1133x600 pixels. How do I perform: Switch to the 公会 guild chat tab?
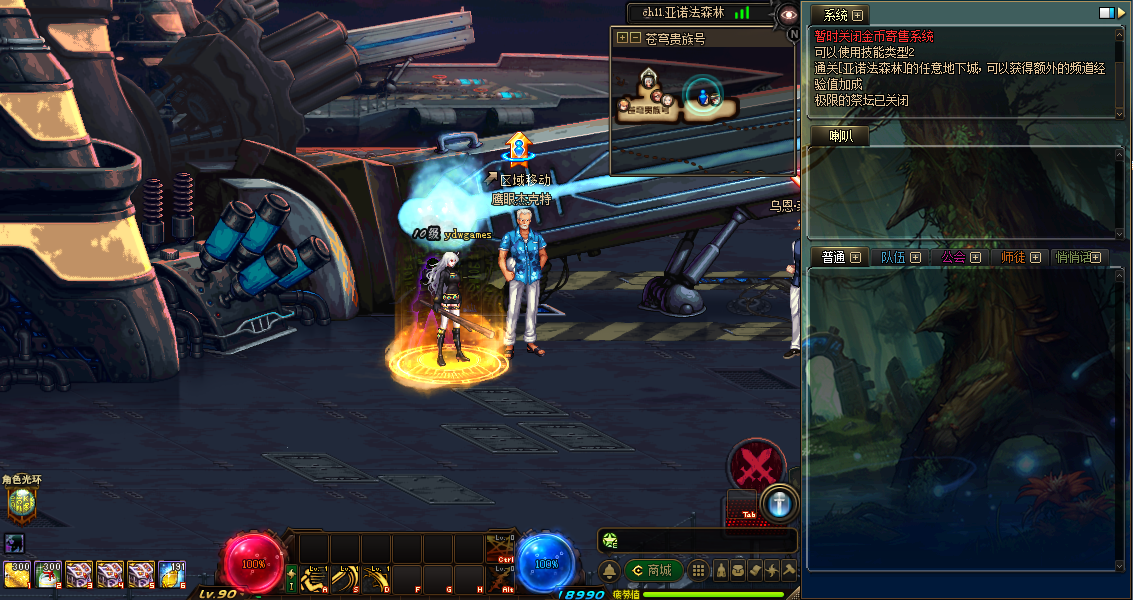click(954, 257)
